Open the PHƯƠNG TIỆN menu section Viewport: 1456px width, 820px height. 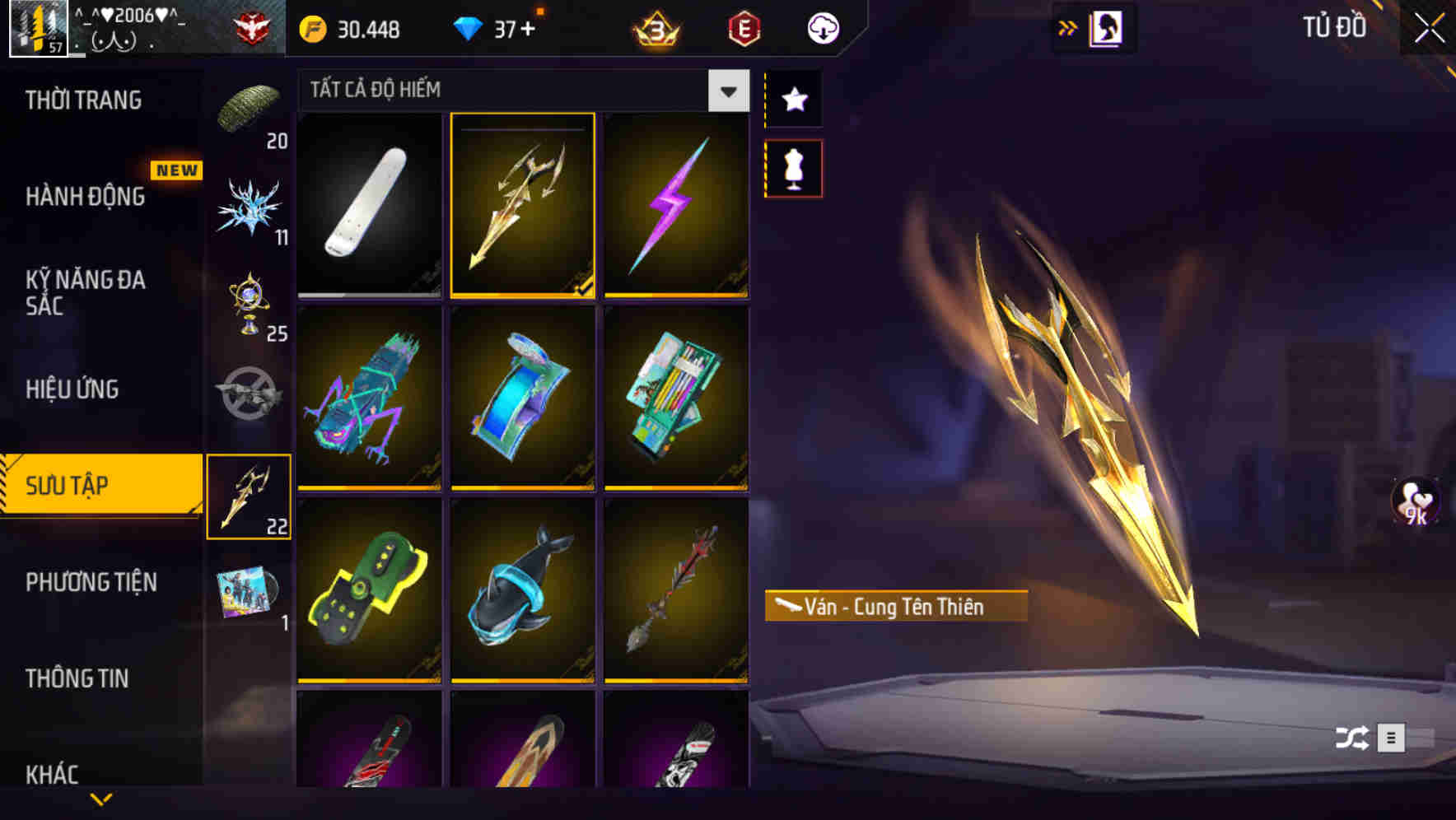[91, 582]
